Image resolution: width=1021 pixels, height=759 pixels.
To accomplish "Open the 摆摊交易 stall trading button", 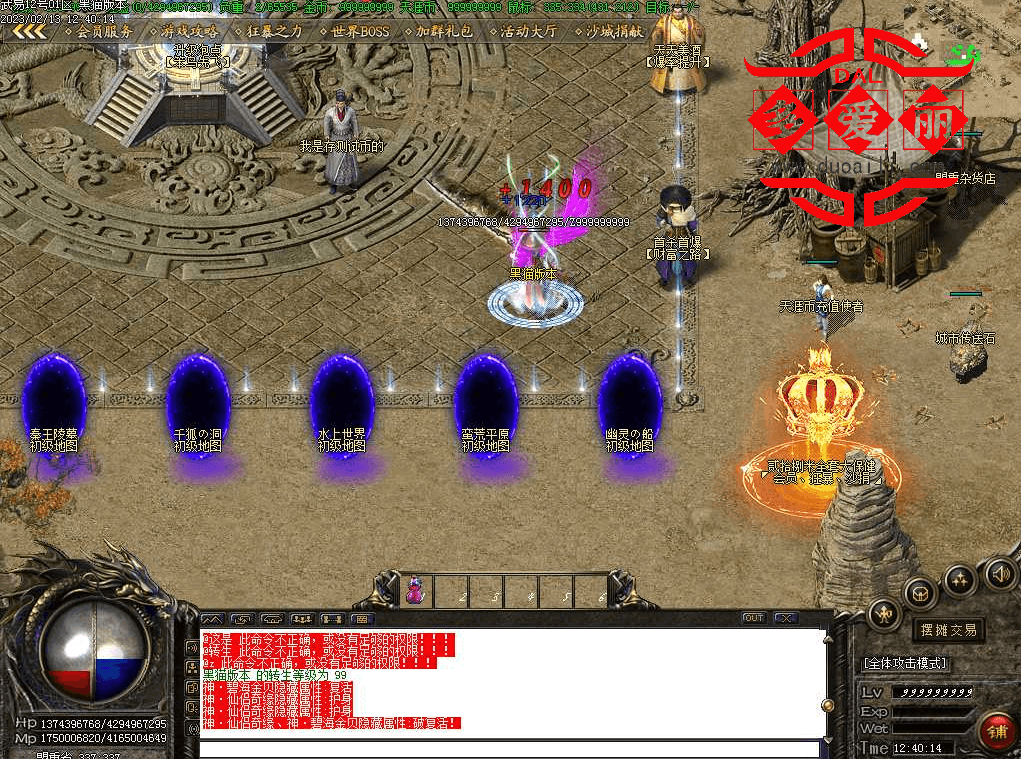I will pyautogui.click(x=948, y=630).
